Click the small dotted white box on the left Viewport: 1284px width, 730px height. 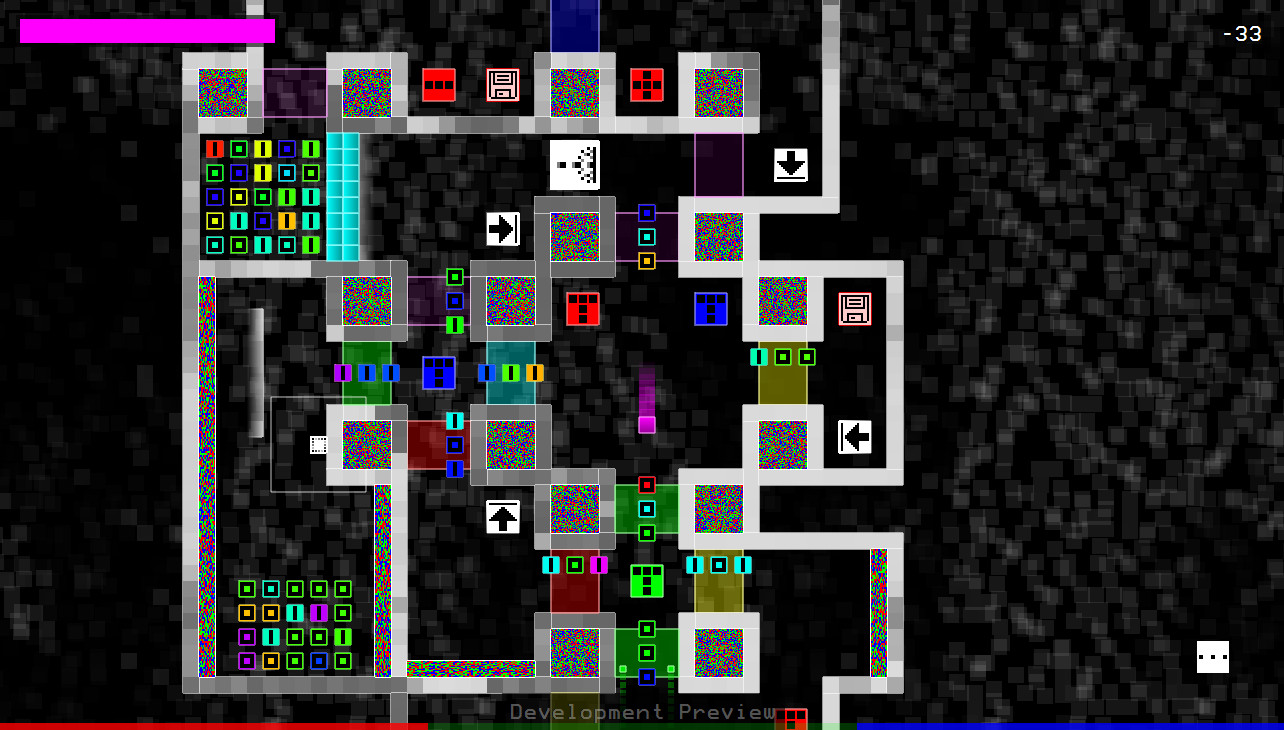coord(318,444)
